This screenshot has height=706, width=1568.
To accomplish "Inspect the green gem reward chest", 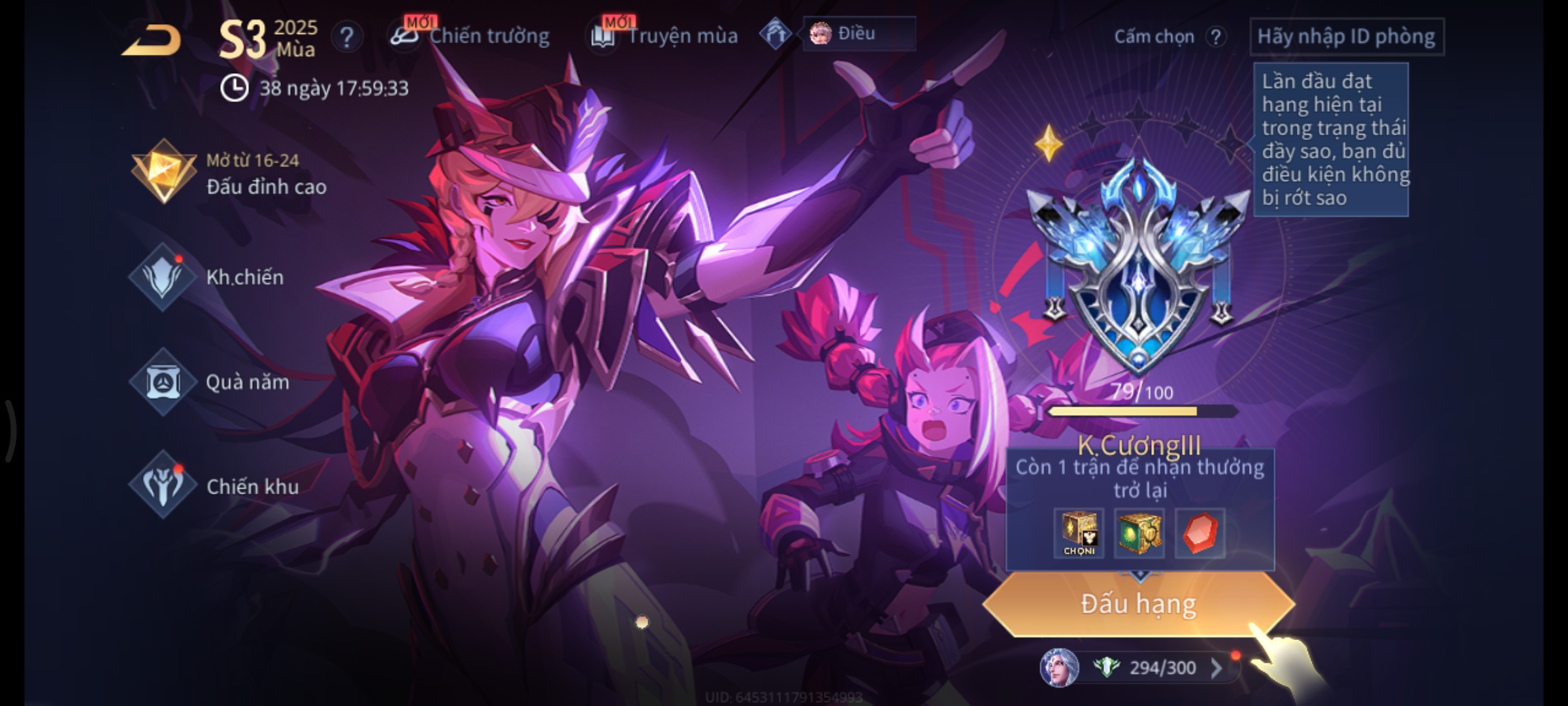I will (1139, 533).
